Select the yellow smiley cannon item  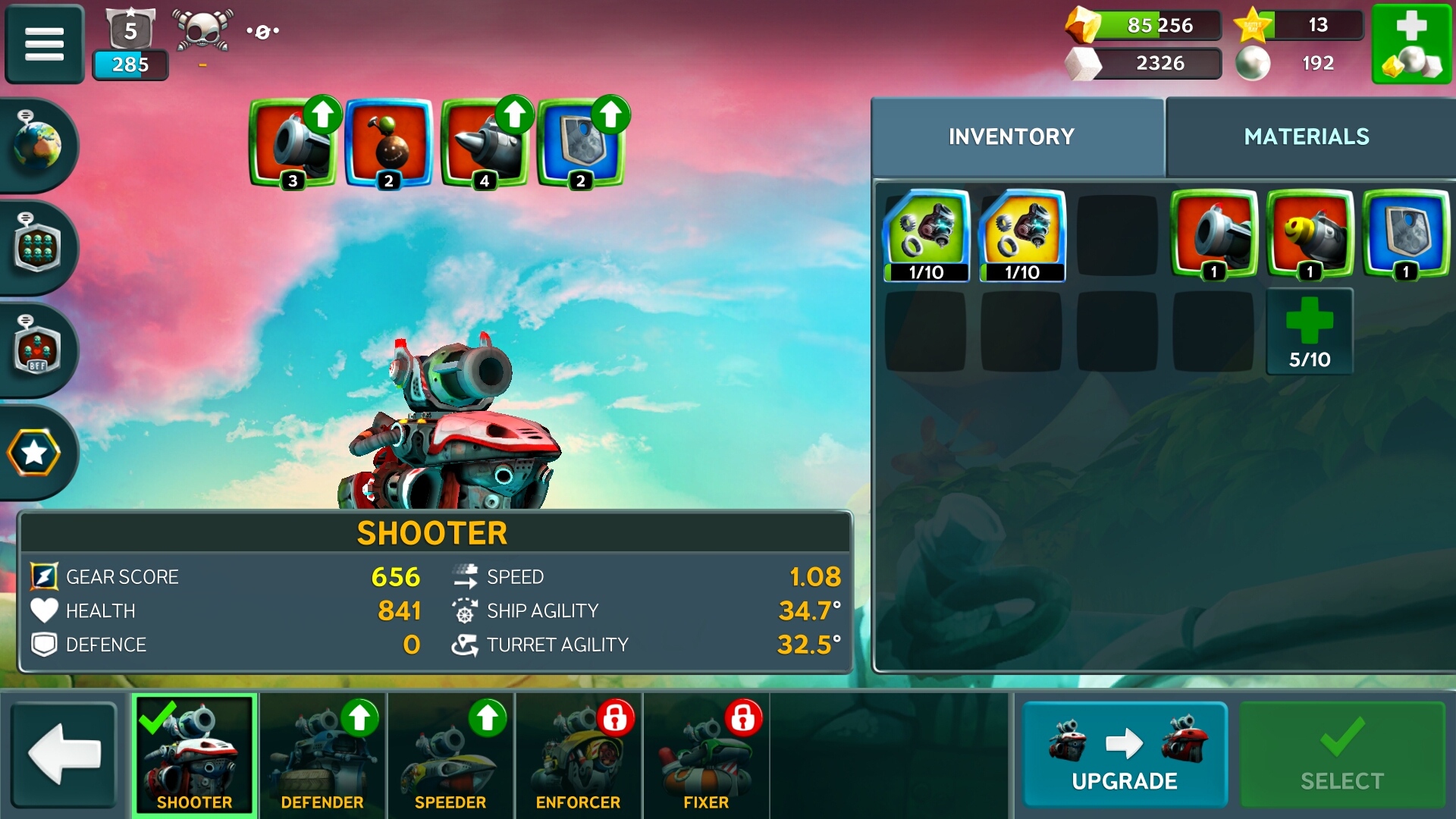coord(1310,234)
